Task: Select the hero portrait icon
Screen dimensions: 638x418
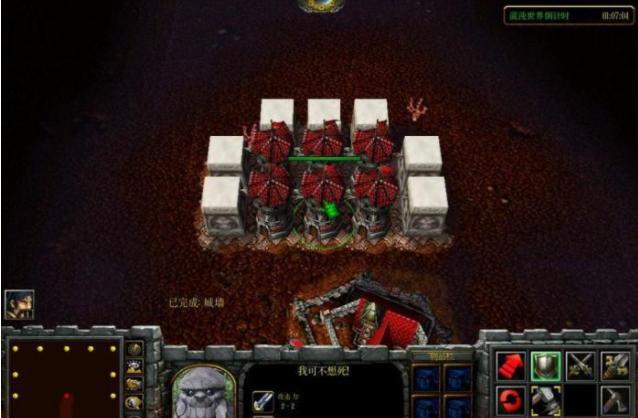Action: point(19,304)
